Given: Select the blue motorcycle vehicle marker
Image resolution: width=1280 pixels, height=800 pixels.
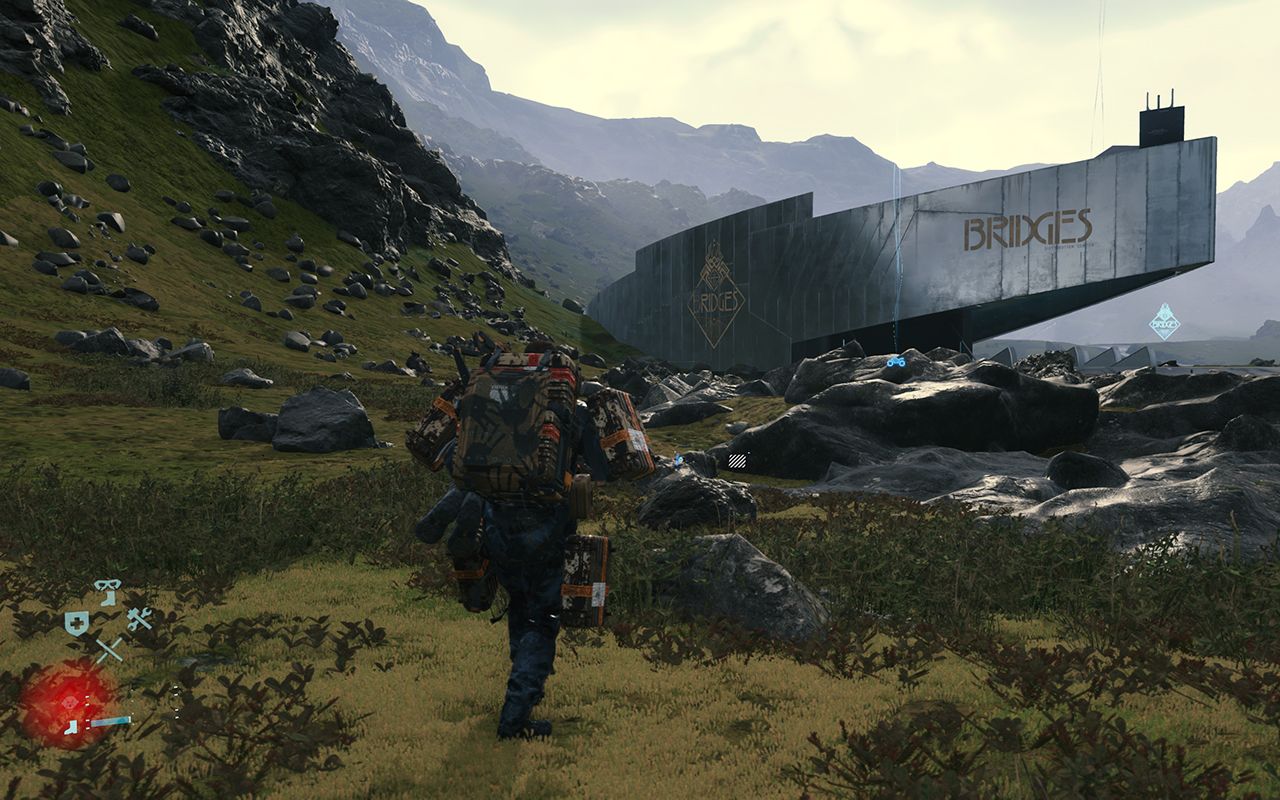Looking at the screenshot, I should click(x=896, y=362).
